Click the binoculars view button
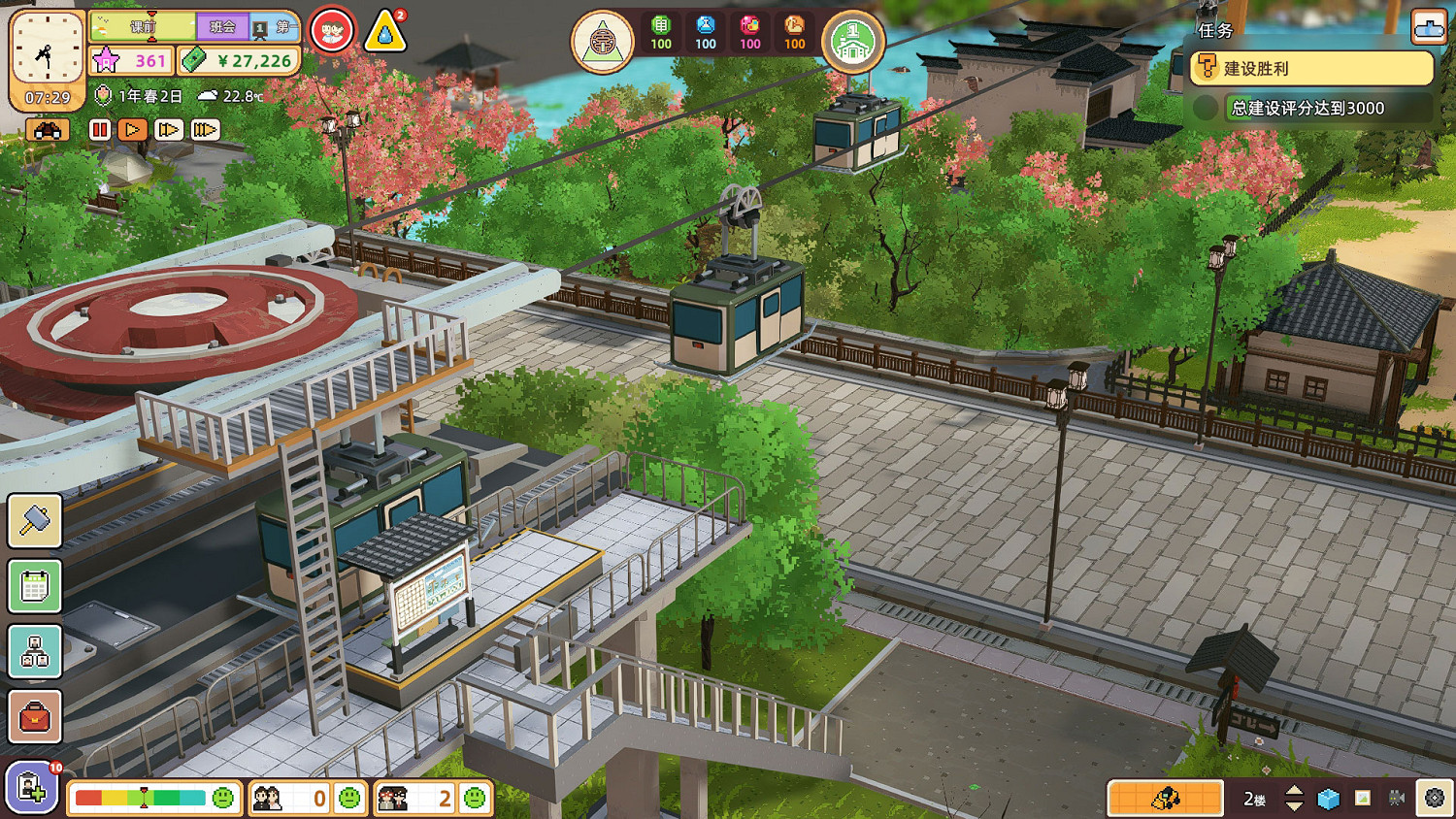The width and height of the screenshot is (1456, 819). coord(47,130)
